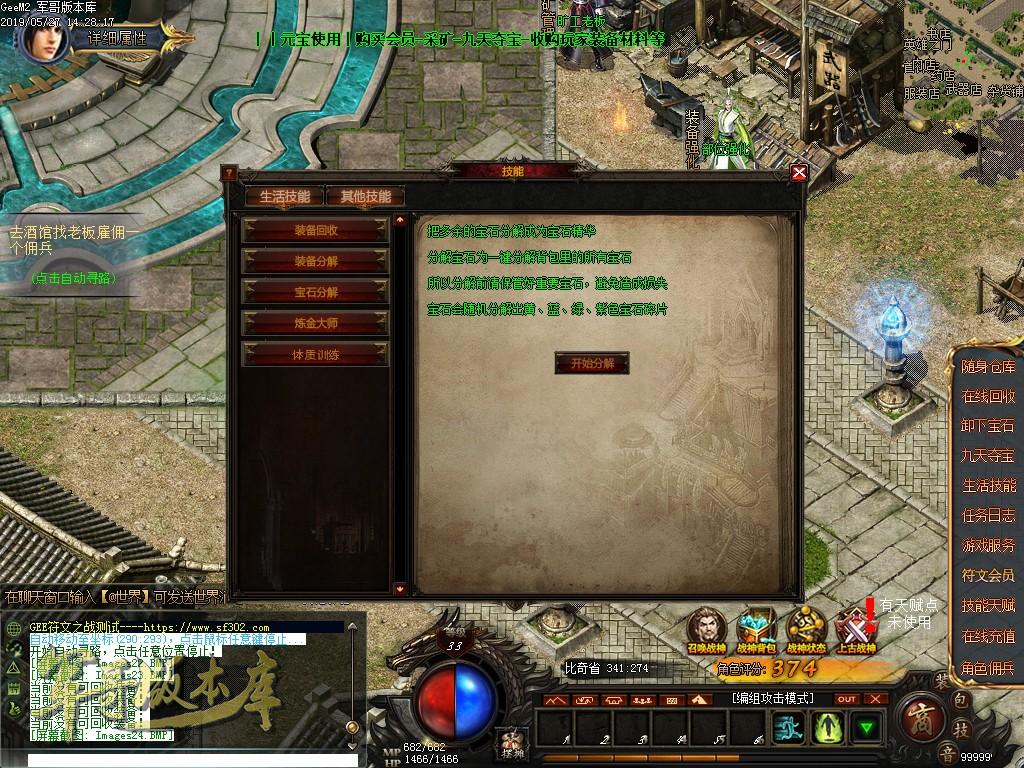Choose the 宝石分解 entry
Viewport: 1024px width, 768px height.
point(316,292)
